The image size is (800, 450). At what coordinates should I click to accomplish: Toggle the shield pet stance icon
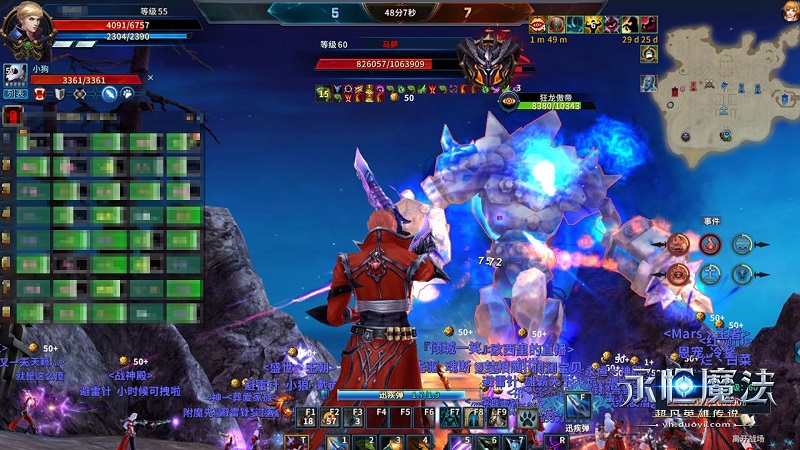62,94
